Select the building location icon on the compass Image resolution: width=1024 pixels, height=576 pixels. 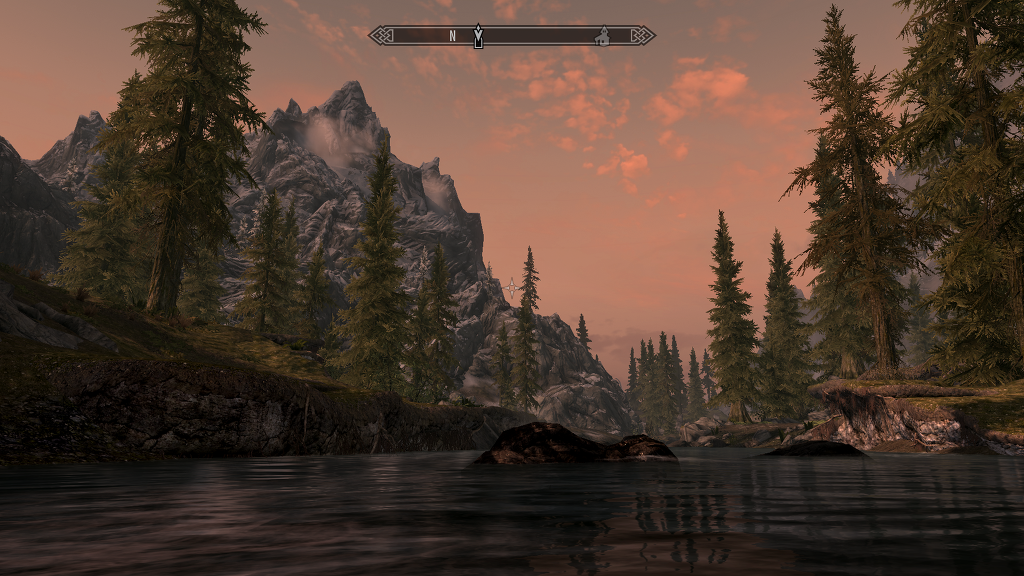pos(602,37)
